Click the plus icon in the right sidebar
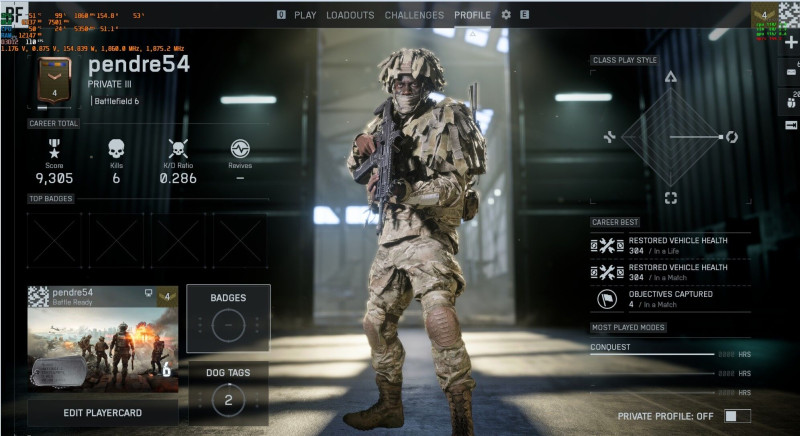 (791, 43)
